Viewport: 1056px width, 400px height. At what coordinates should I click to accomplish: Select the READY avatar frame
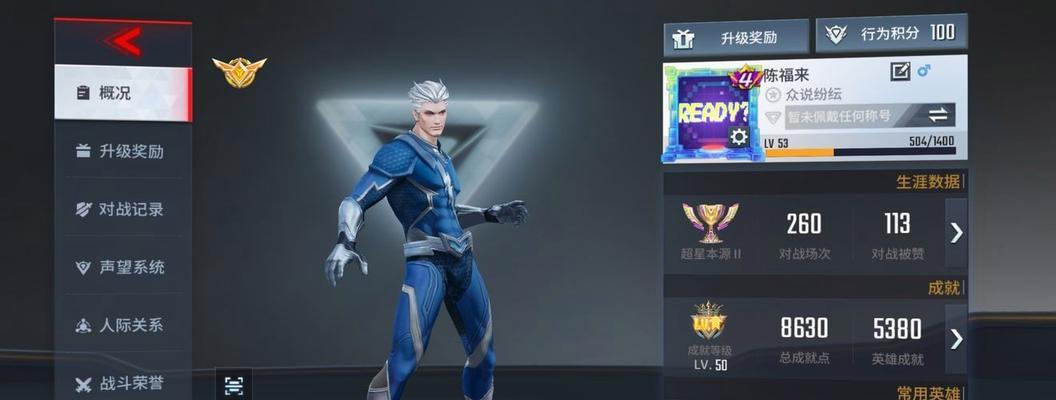click(x=710, y=112)
